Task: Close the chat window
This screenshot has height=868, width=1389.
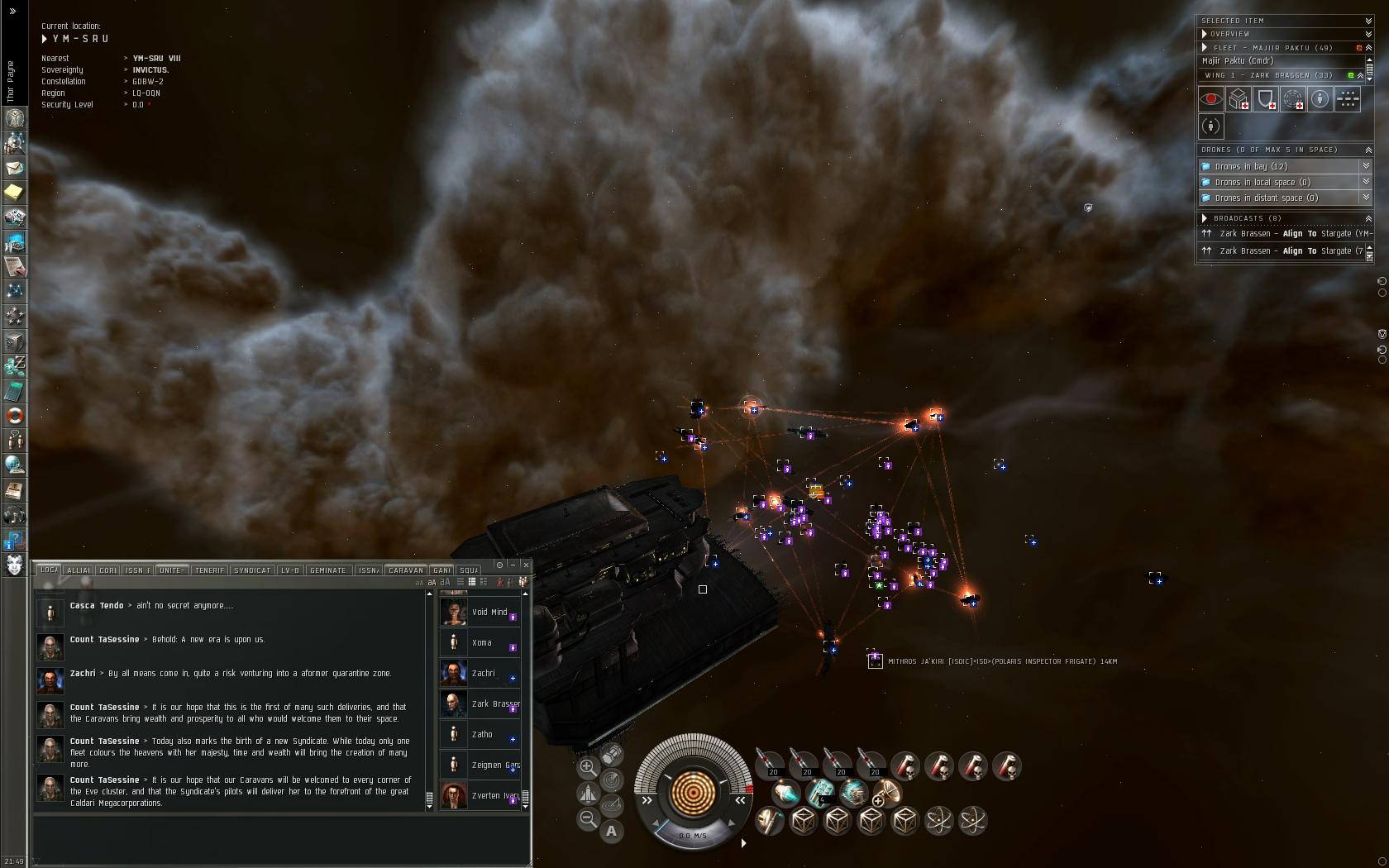Action: [x=526, y=565]
